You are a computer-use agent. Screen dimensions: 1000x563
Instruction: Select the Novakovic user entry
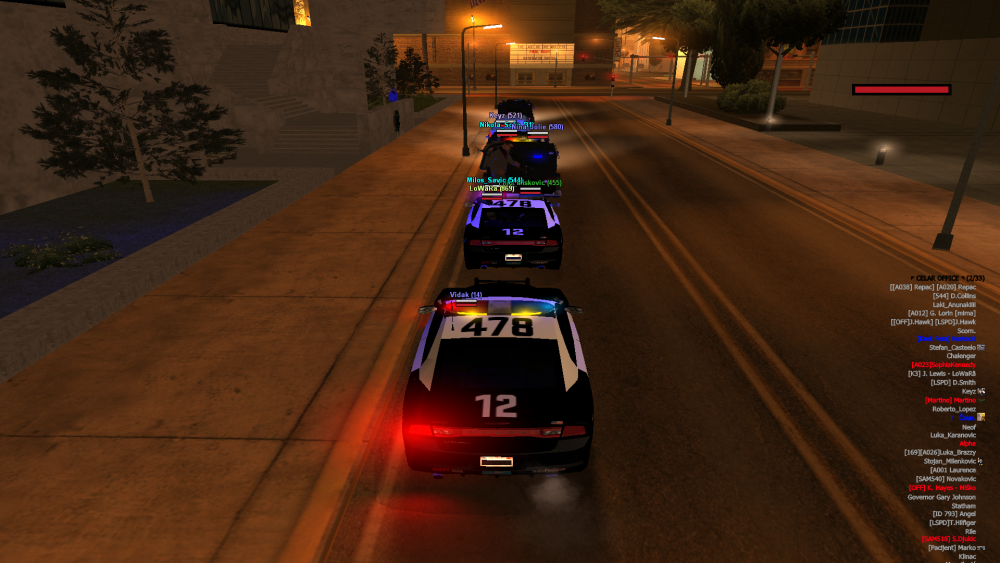pos(945,479)
